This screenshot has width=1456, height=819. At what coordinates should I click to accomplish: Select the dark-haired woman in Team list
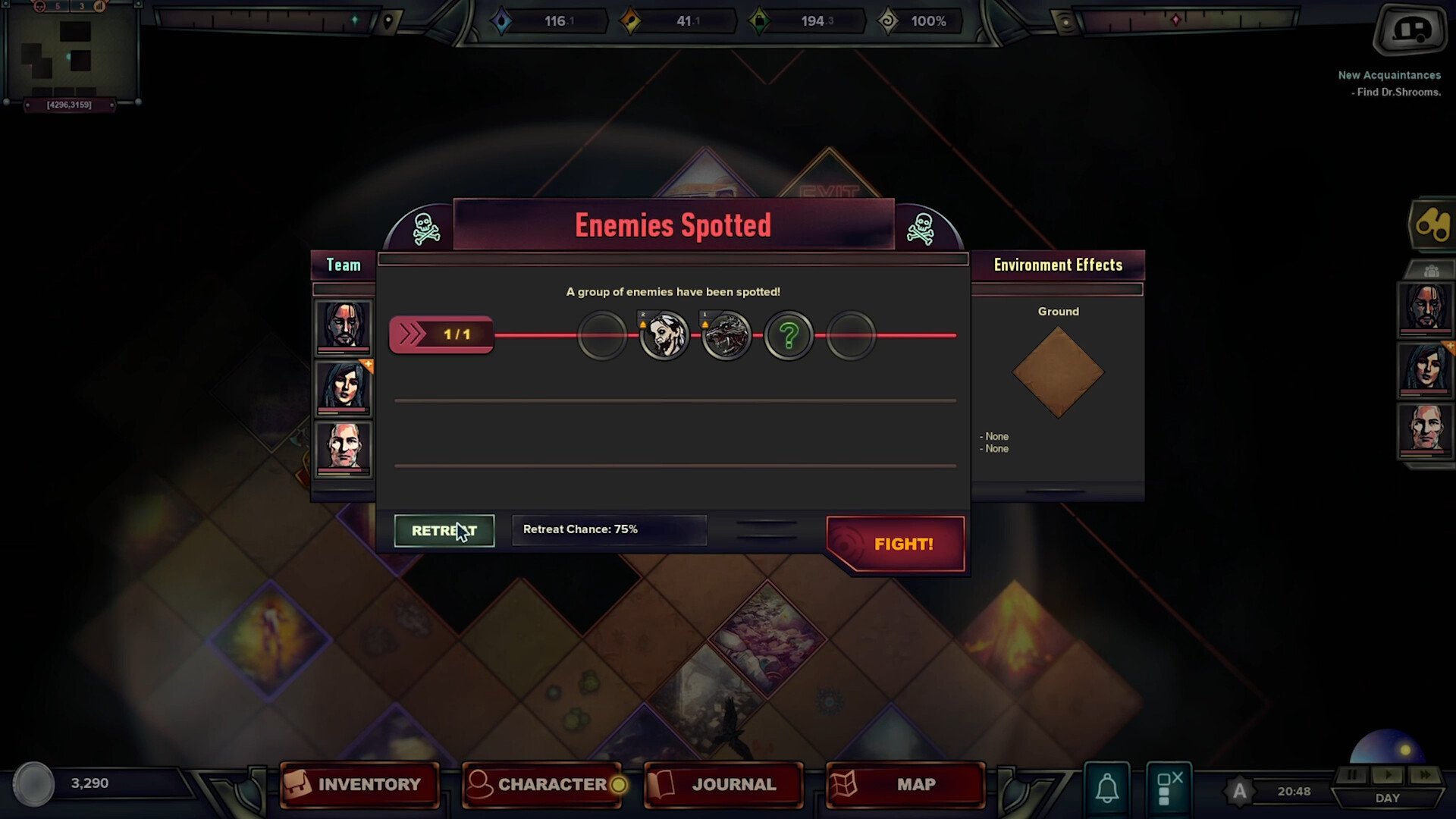pyautogui.click(x=344, y=388)
